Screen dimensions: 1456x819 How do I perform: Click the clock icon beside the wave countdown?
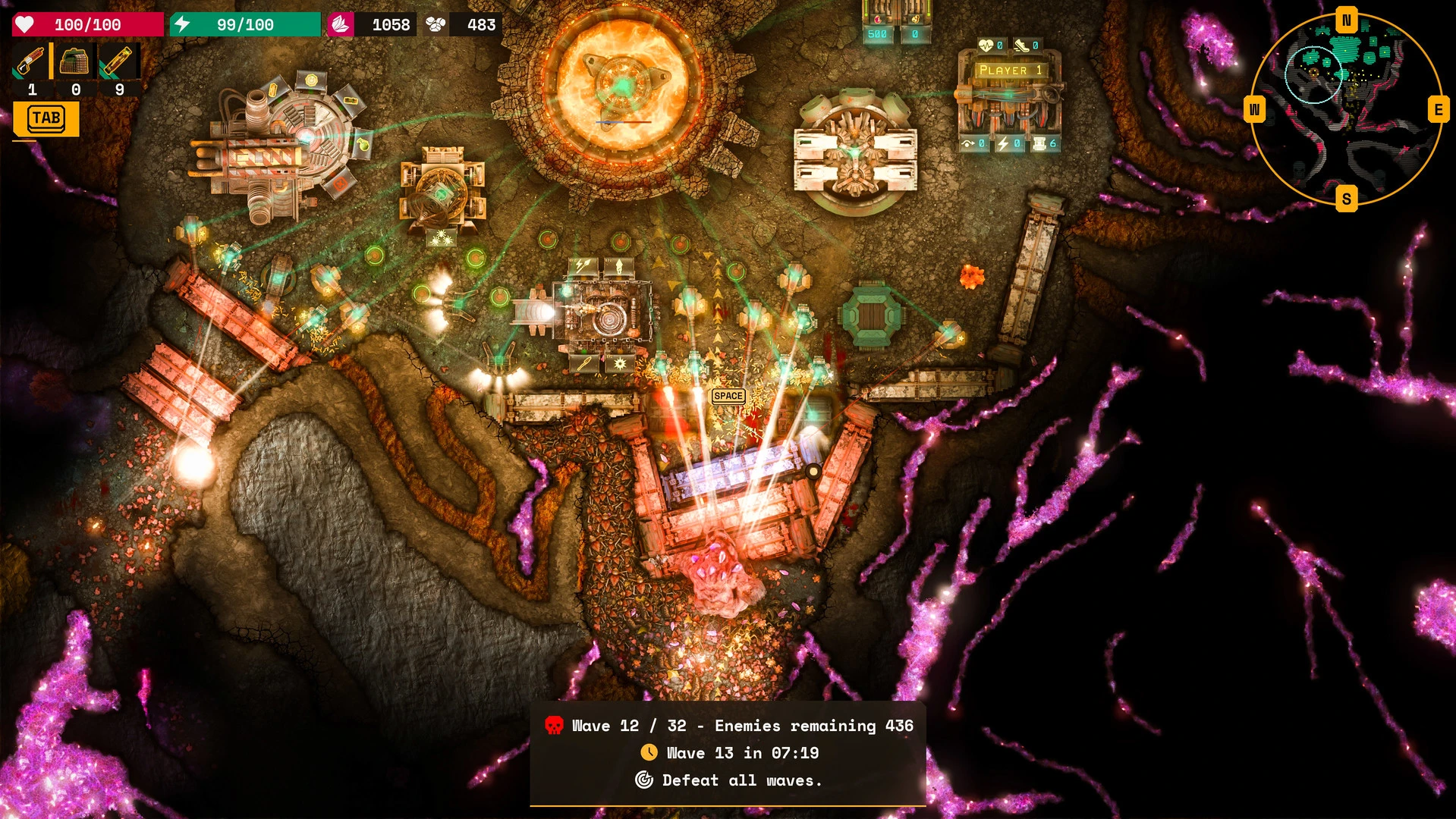tap(649, 753)
